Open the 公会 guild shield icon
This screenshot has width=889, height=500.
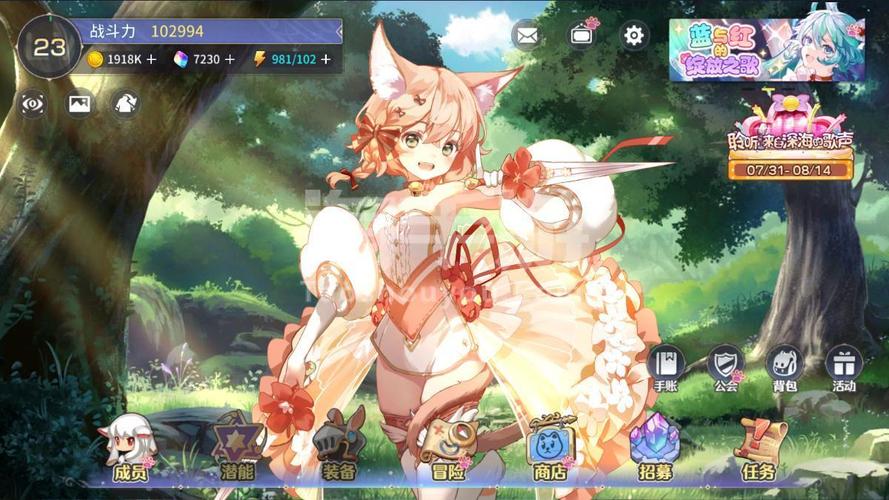click(x=726, y=366)
